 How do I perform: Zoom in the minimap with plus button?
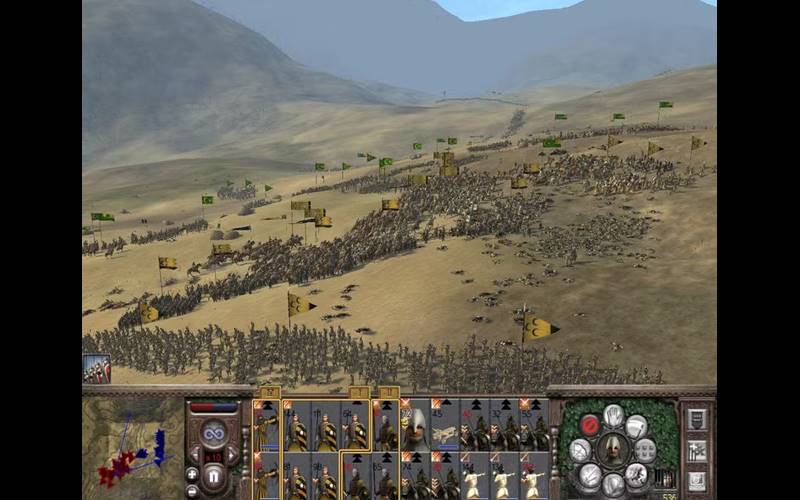[192, 473]
